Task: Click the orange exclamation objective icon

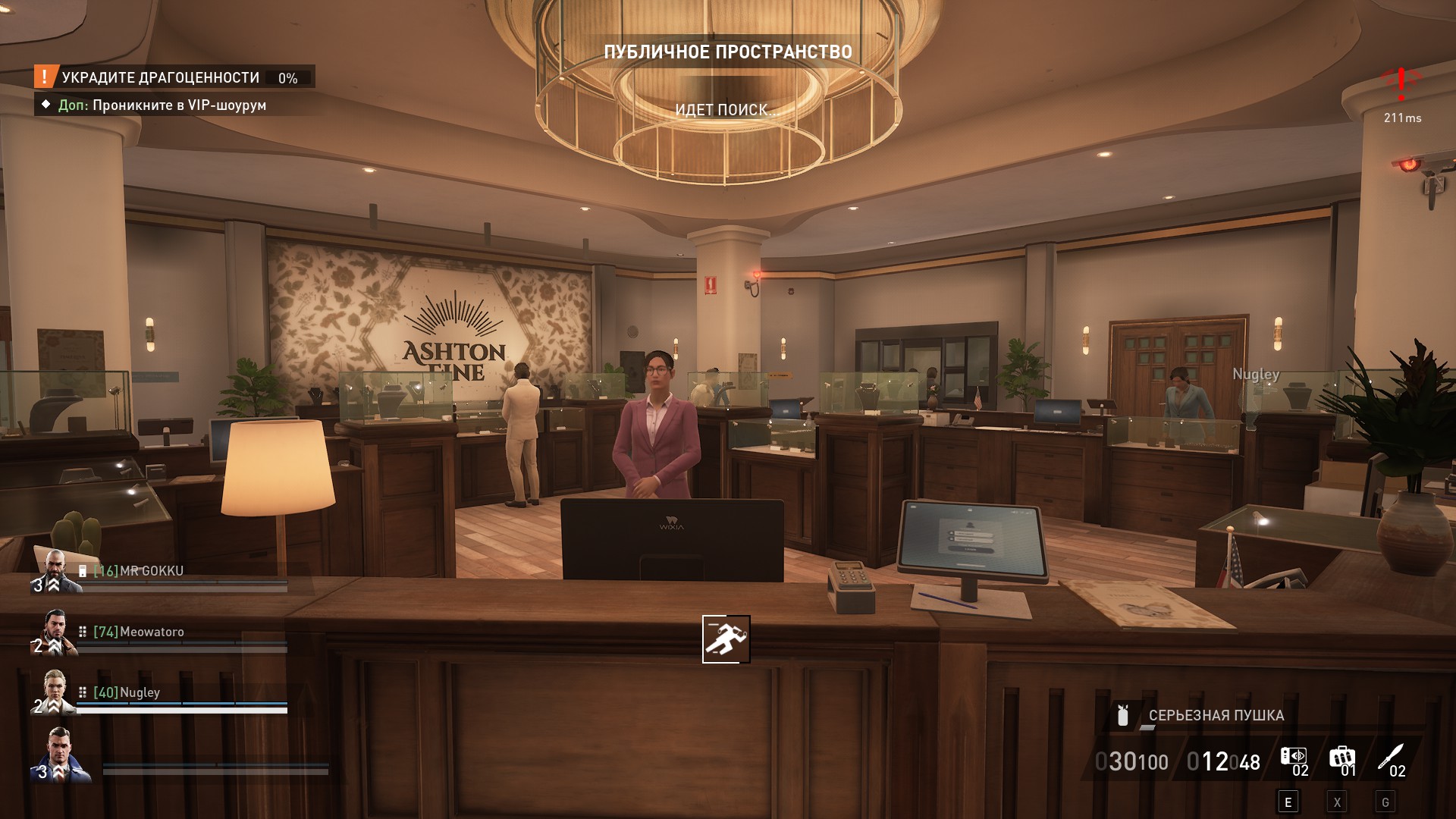Action: tap(45, 77)
